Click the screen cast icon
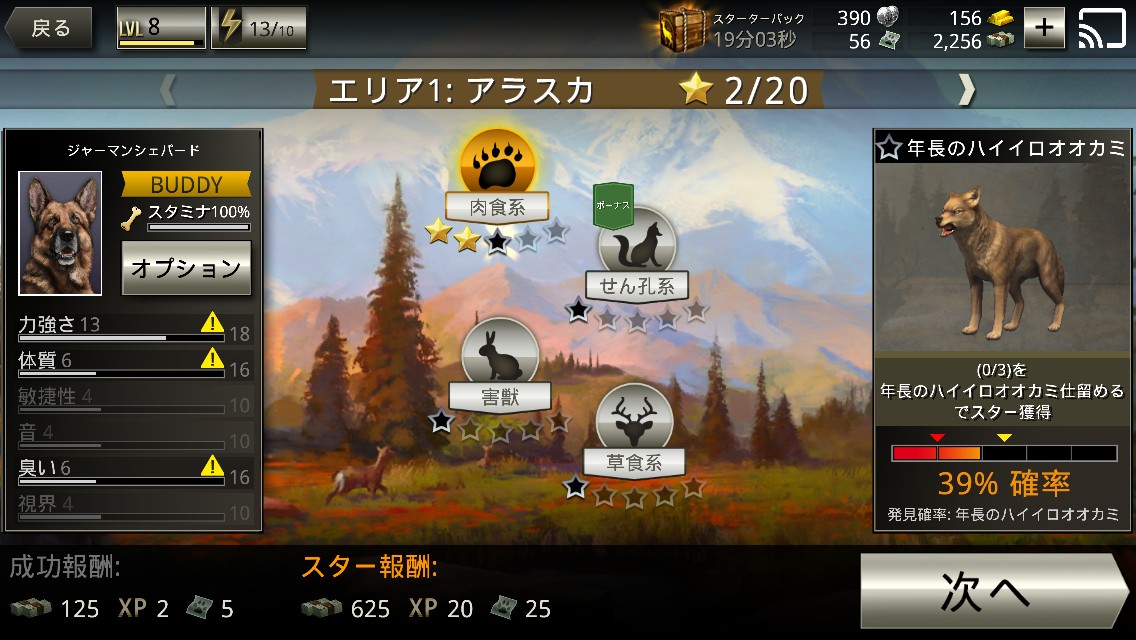This screenshot has height=640, width=1136. [x=1102, y=28]
